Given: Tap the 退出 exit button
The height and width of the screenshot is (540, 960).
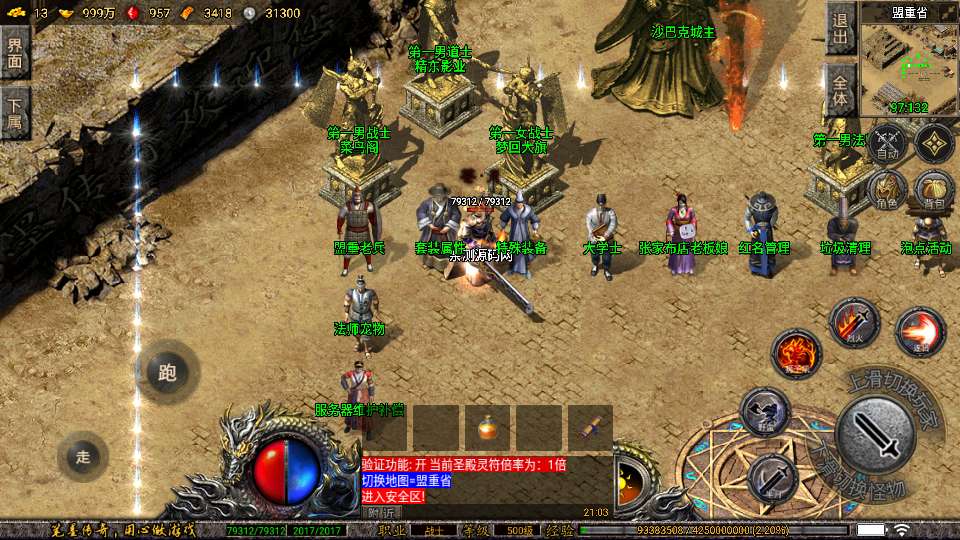Looking at the screenshot, I should pos(840,30).
